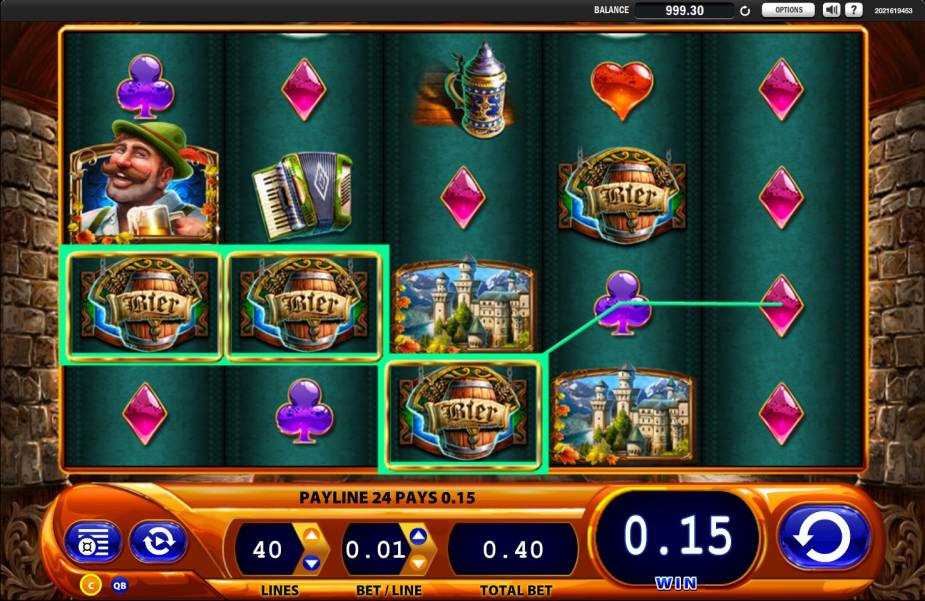Viewport: 925px width, 601px height.
Task: Increase the number of lines
Action: (311, 536)
